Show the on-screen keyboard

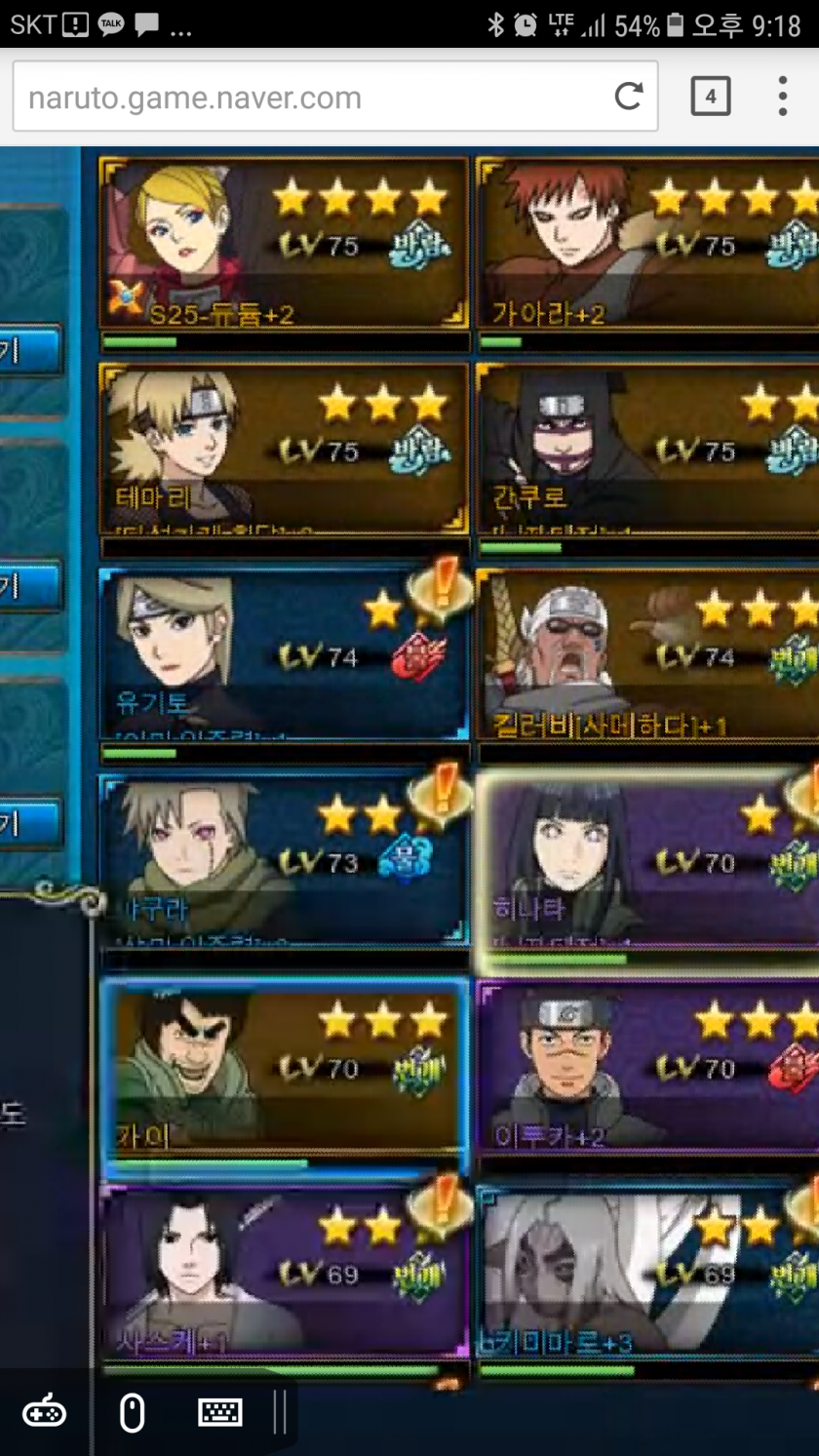[x=220, y=1412]
